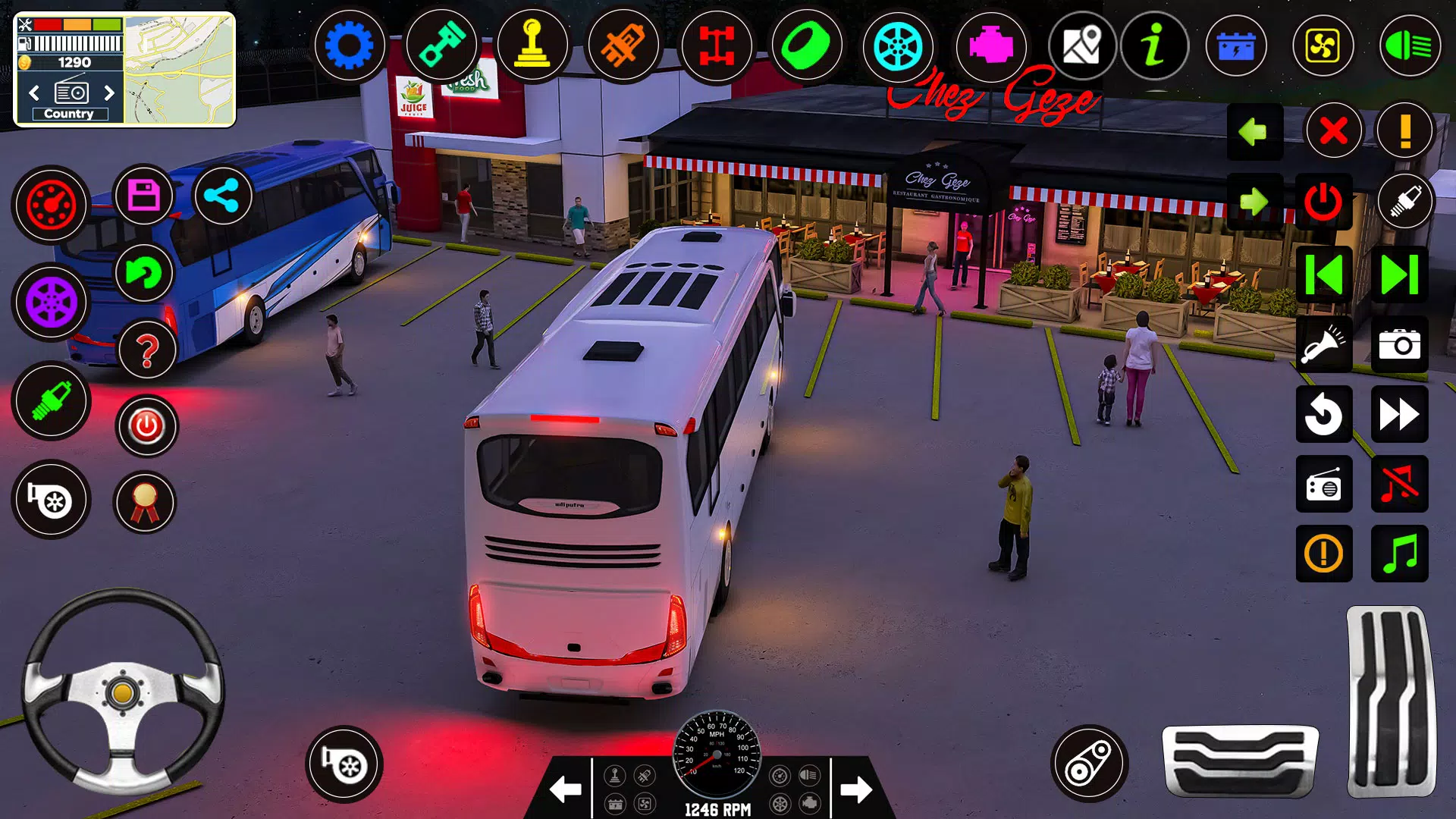Skip to the next track

click(x=1399, y=275)
